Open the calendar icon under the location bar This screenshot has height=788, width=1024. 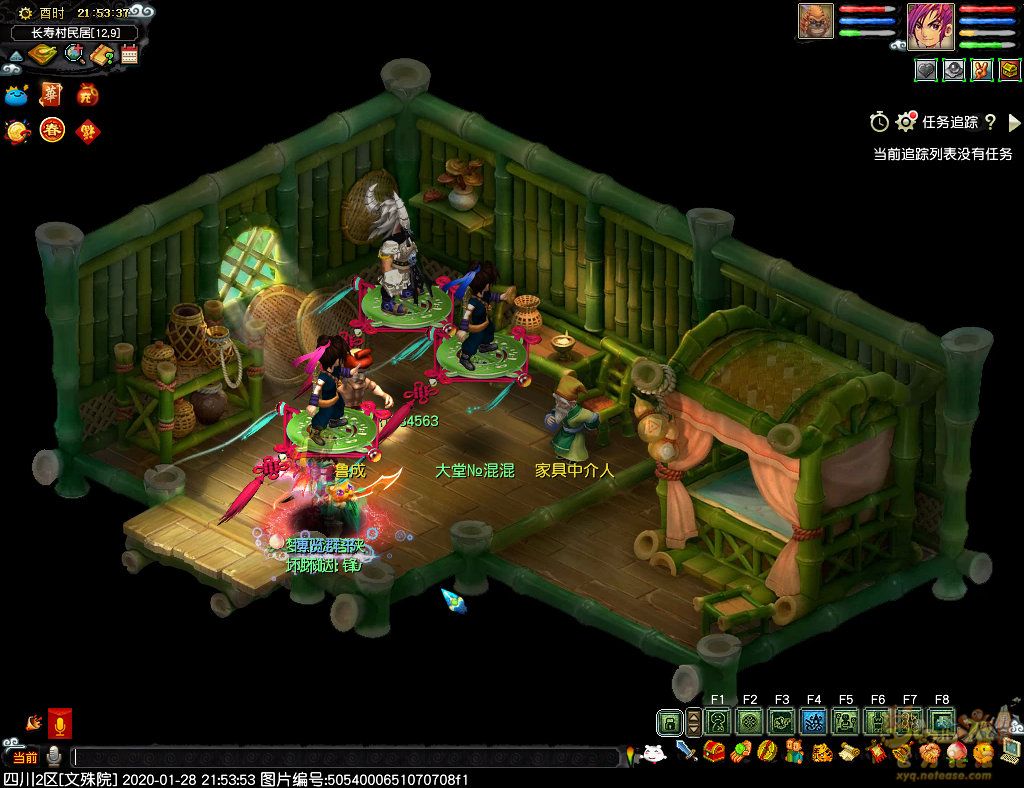[x=130, y=54]
